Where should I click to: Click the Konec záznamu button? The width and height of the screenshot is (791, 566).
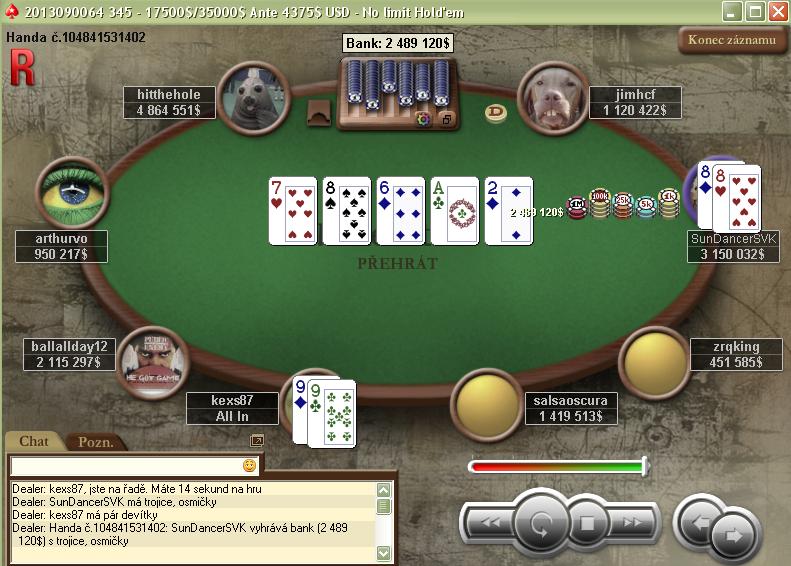[x=731, y=40]
